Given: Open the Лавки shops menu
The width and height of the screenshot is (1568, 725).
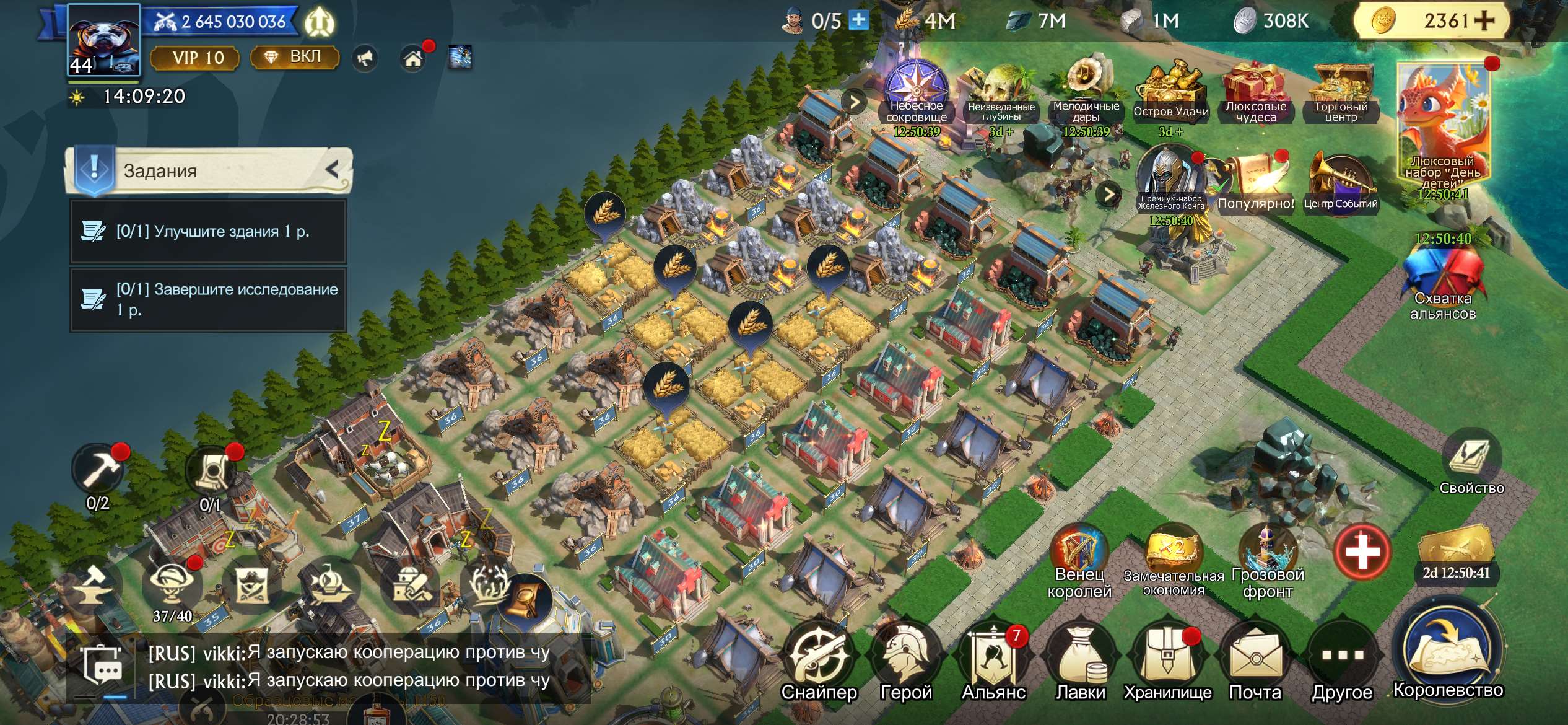Looking at the screenshot, I should (x=1081, y=662).
